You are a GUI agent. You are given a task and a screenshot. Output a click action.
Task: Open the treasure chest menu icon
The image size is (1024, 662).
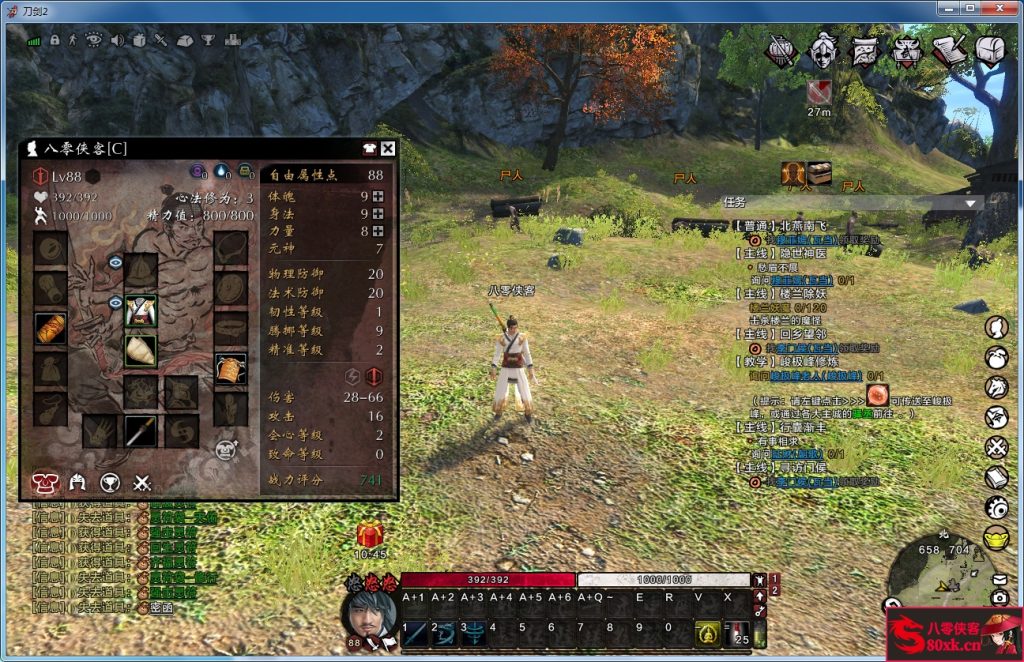click(990, 51)
